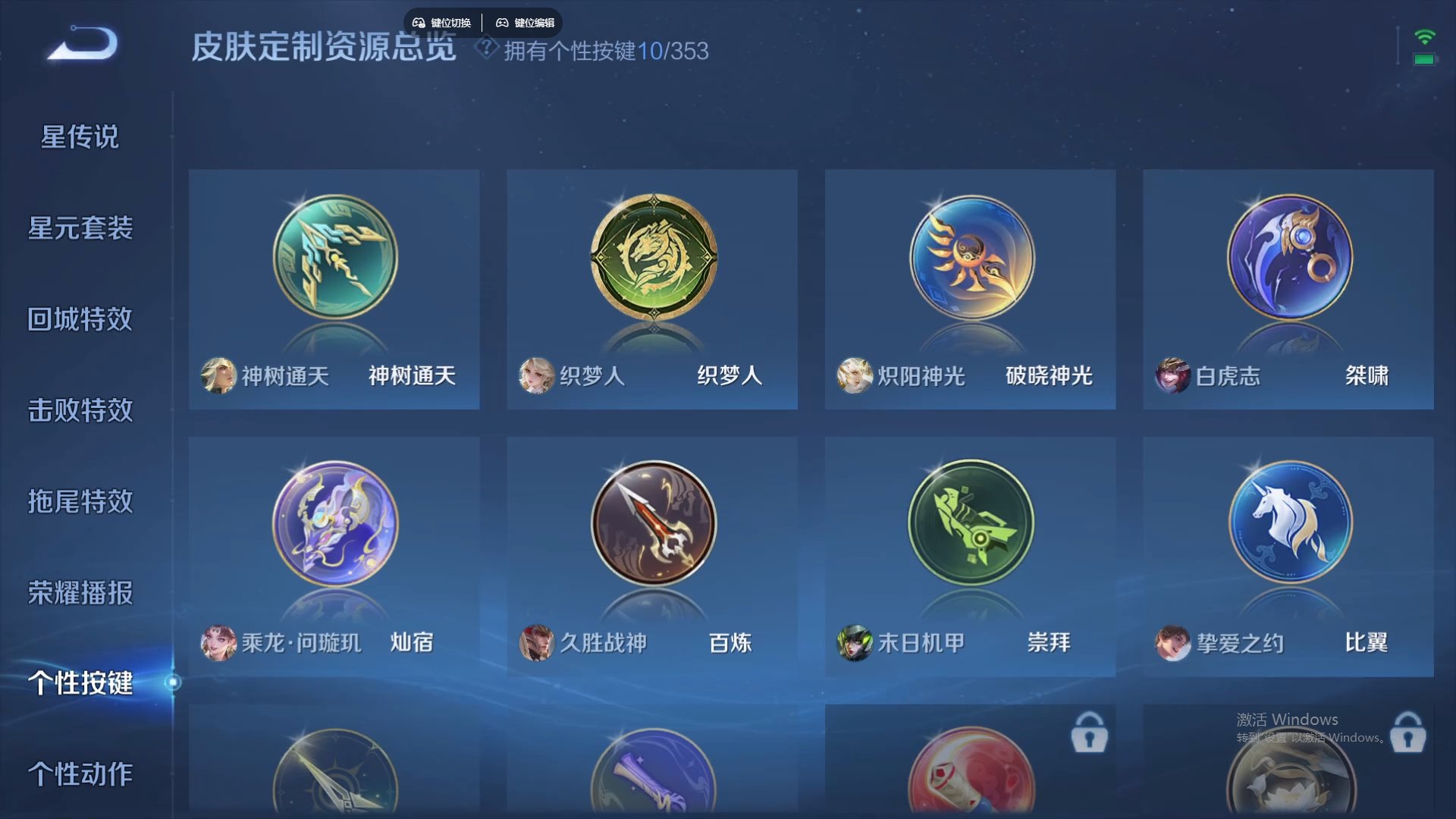Click the 久胜战神 hero avatar

pos(536,643)
